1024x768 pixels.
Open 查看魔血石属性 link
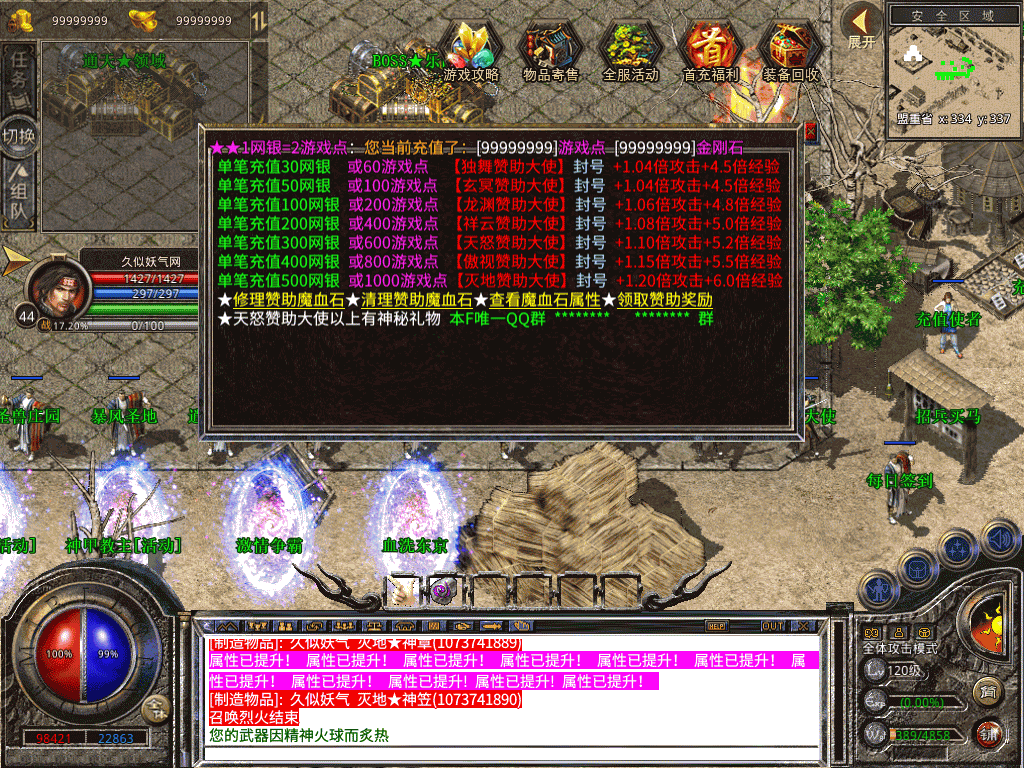(544, 300)
